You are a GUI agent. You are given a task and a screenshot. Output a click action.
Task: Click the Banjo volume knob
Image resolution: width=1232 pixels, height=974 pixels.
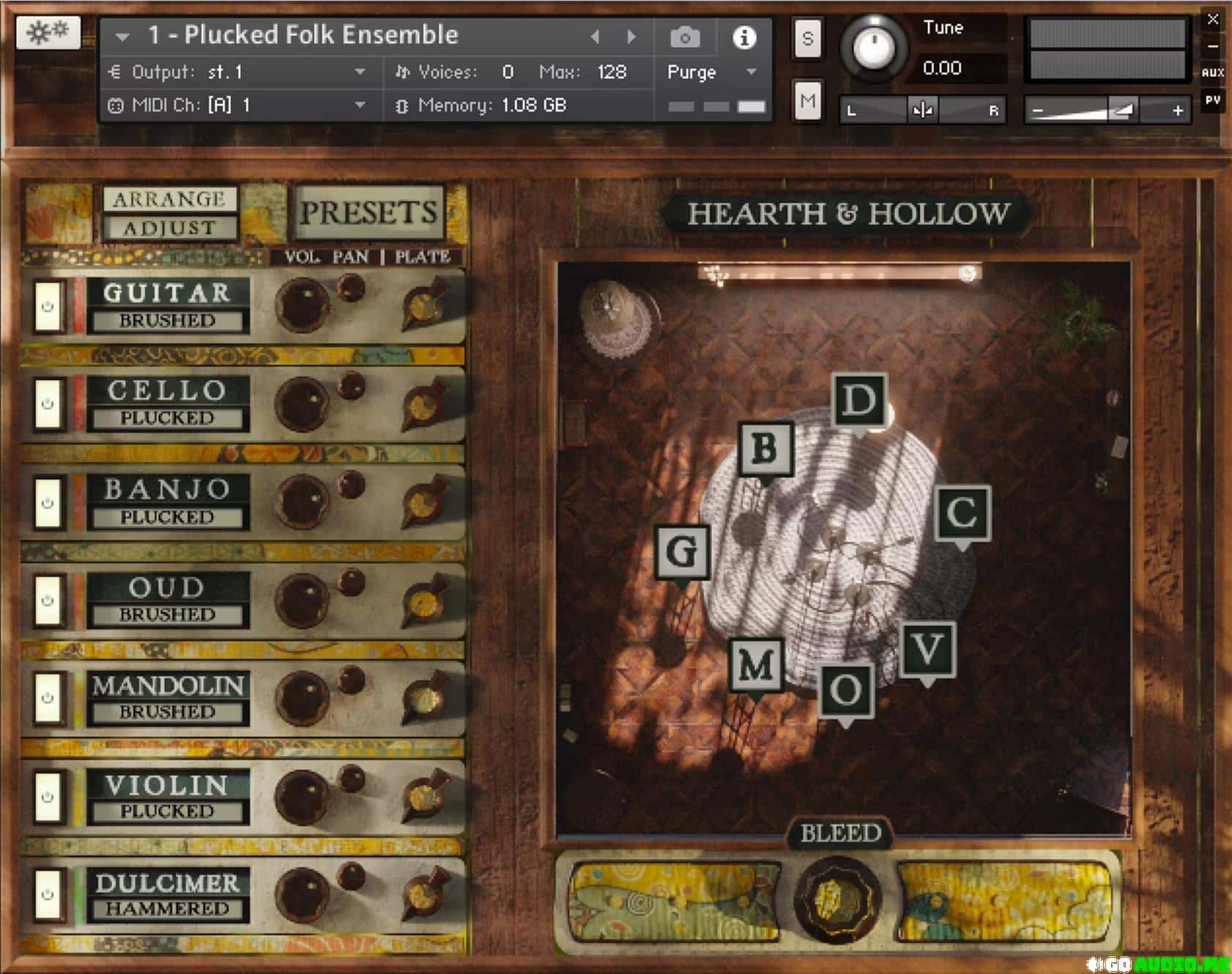[301, 500]
